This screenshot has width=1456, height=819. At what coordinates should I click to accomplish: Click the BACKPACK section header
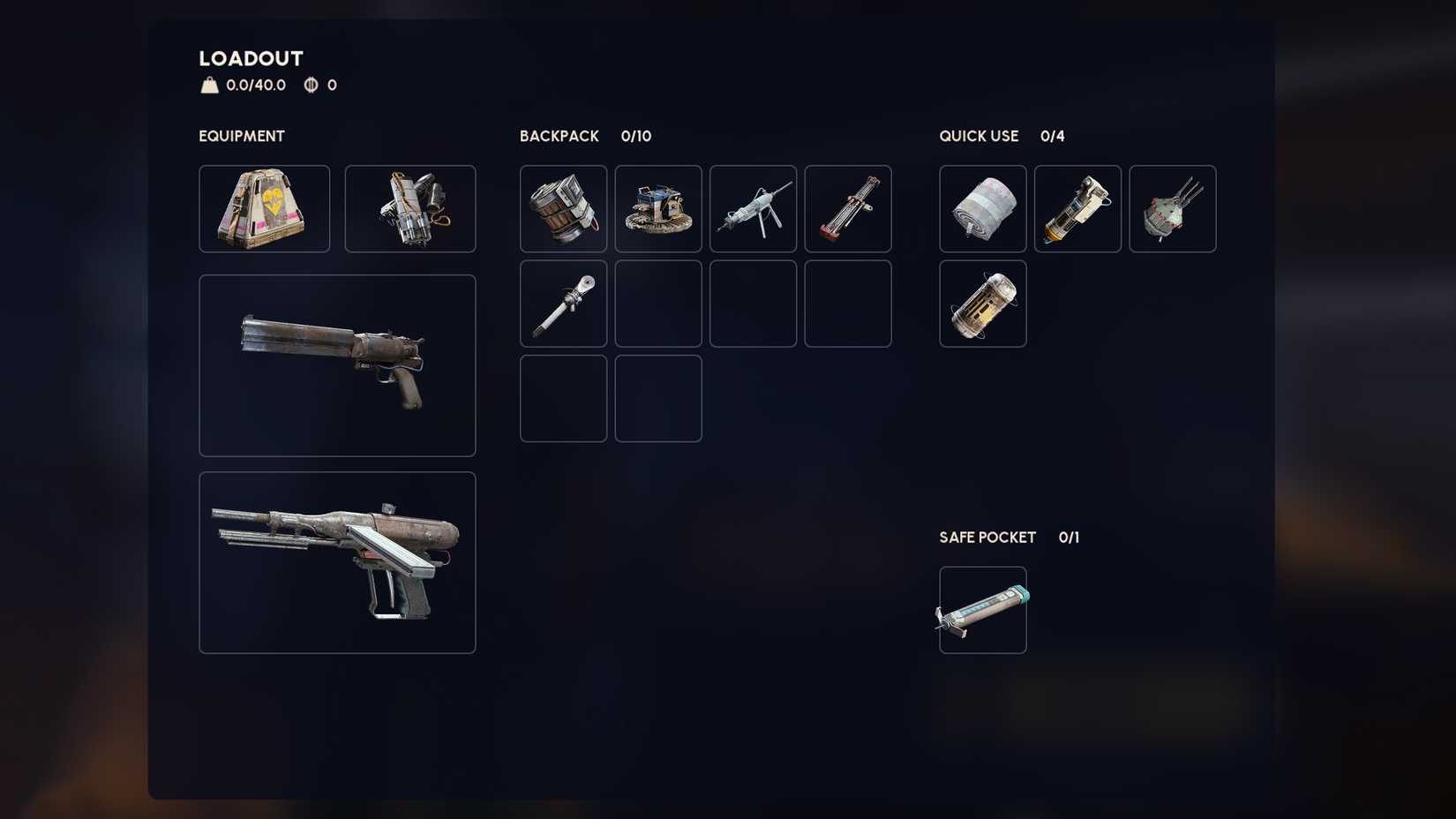coord(559,136)
